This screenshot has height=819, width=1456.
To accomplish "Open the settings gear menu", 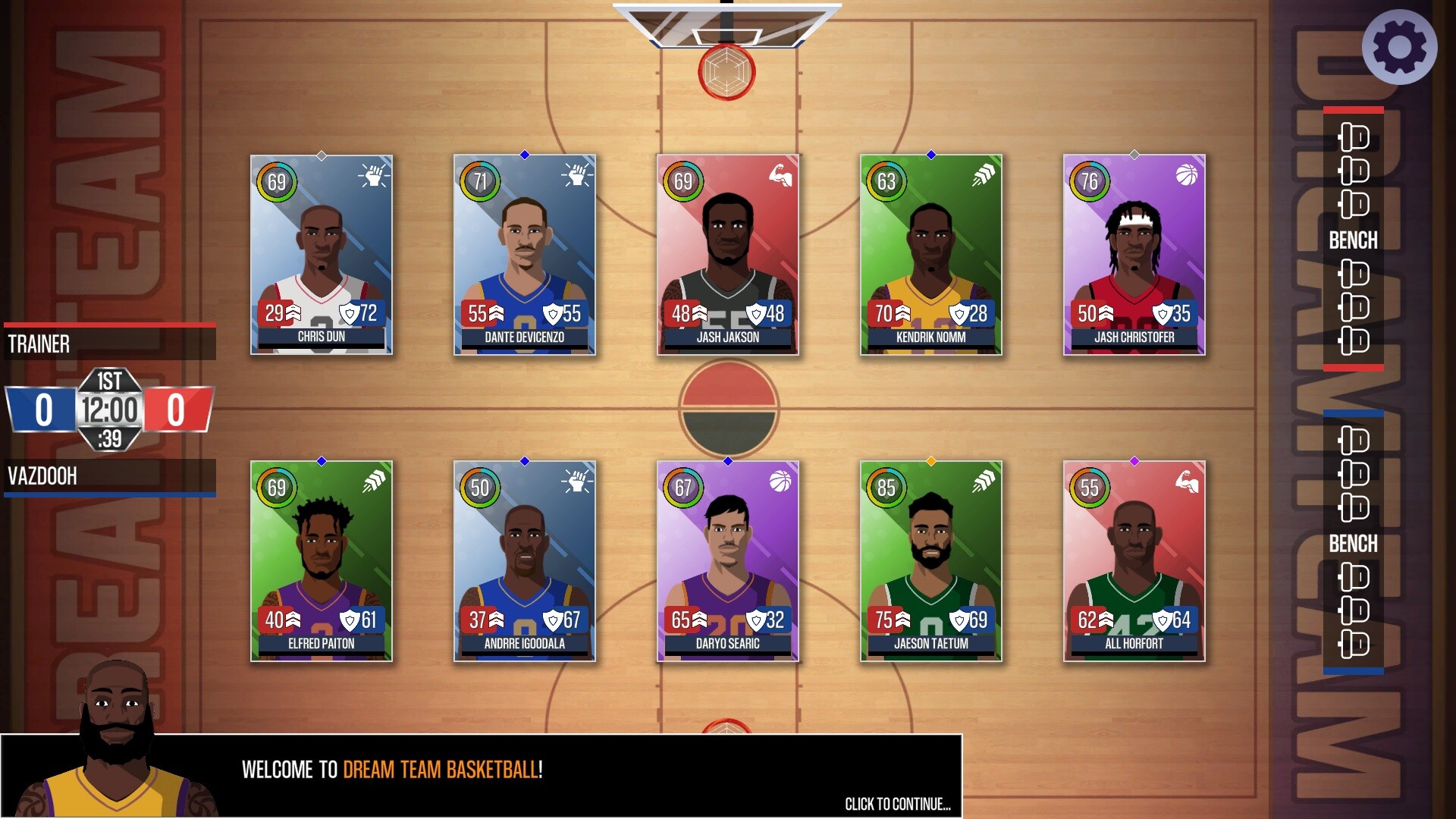I will [1399, 47].
